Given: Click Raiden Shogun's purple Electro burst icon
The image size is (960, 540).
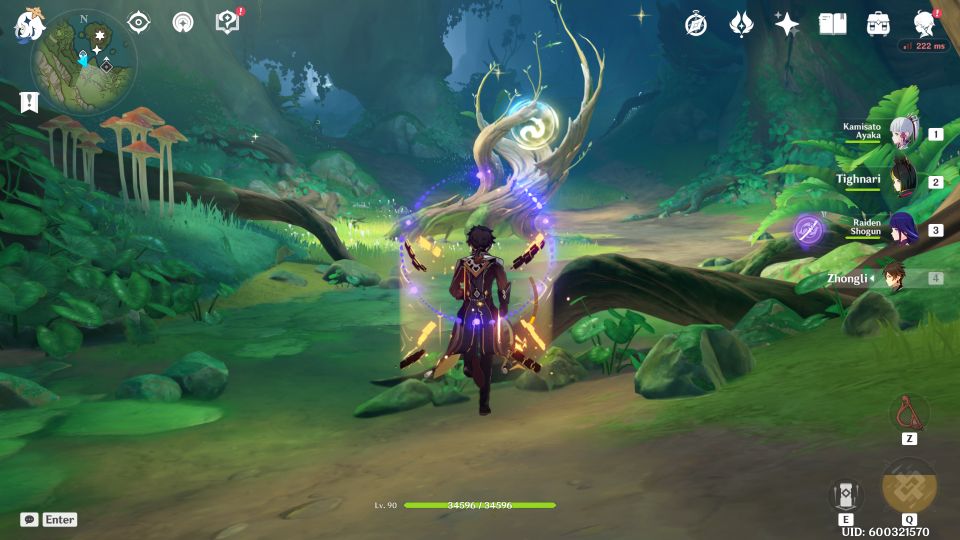Looking at the screenshot, I should click(808, 230).
